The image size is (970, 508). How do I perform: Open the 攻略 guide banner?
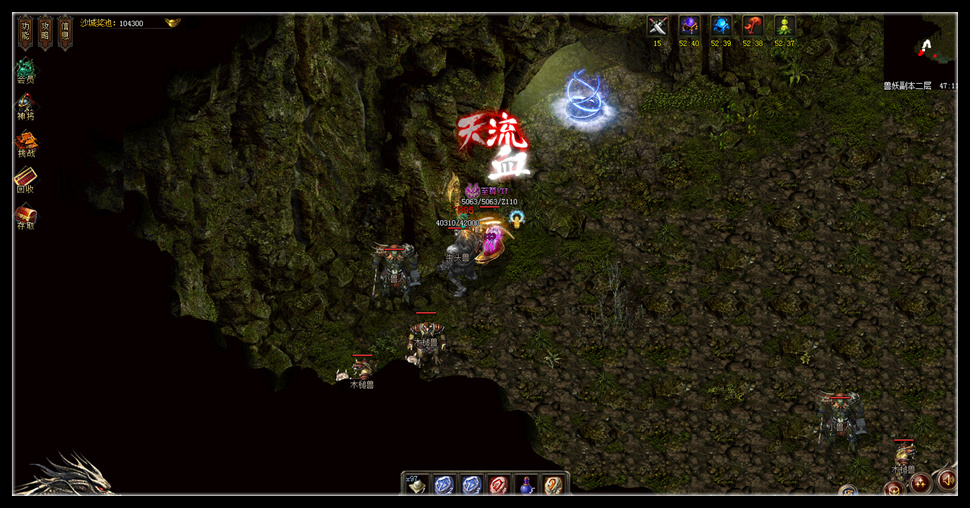coord(45,32)
